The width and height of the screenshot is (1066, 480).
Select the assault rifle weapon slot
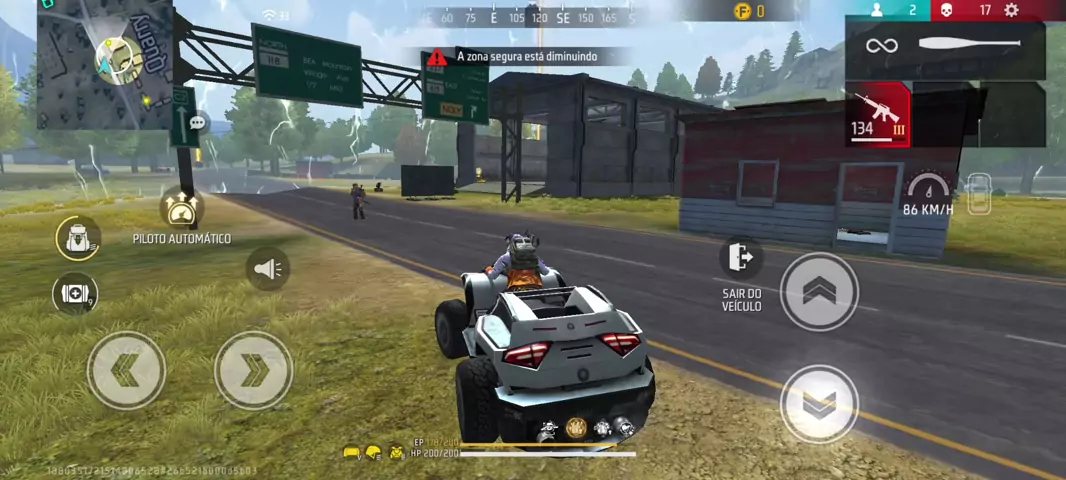(x=878, y=114)
